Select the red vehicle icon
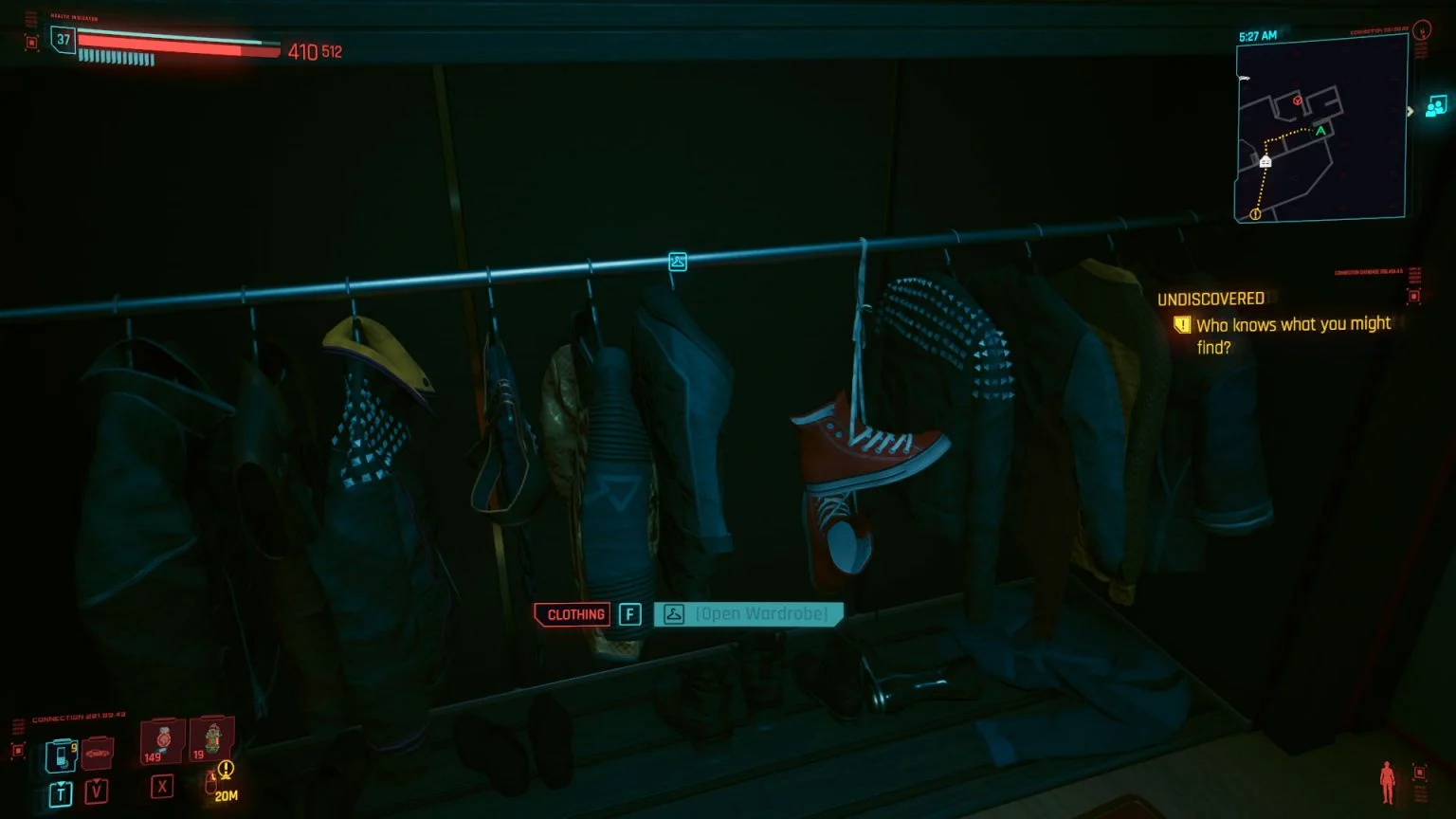 click(98, 754)
